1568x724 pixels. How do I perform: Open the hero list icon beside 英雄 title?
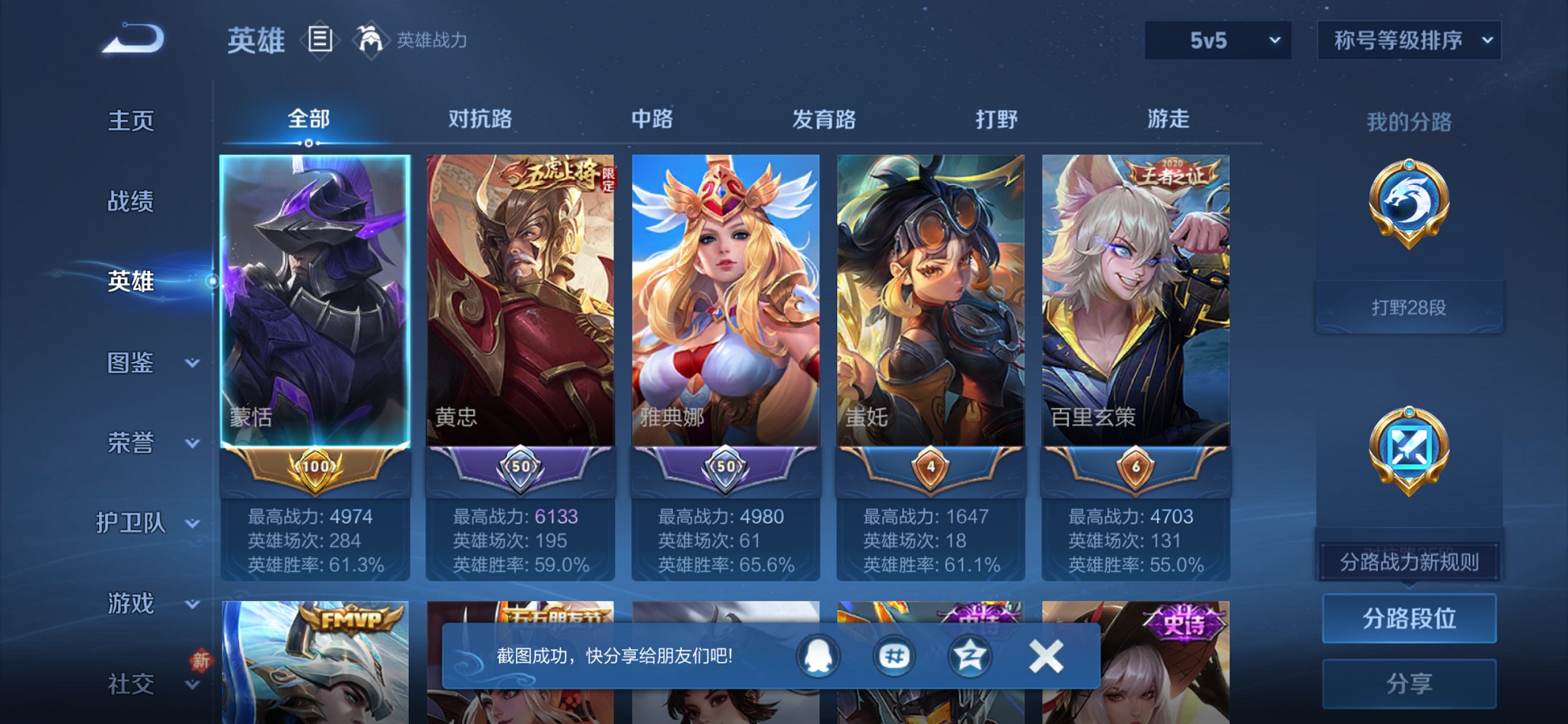pyautogui.click(x=319, y=40)
